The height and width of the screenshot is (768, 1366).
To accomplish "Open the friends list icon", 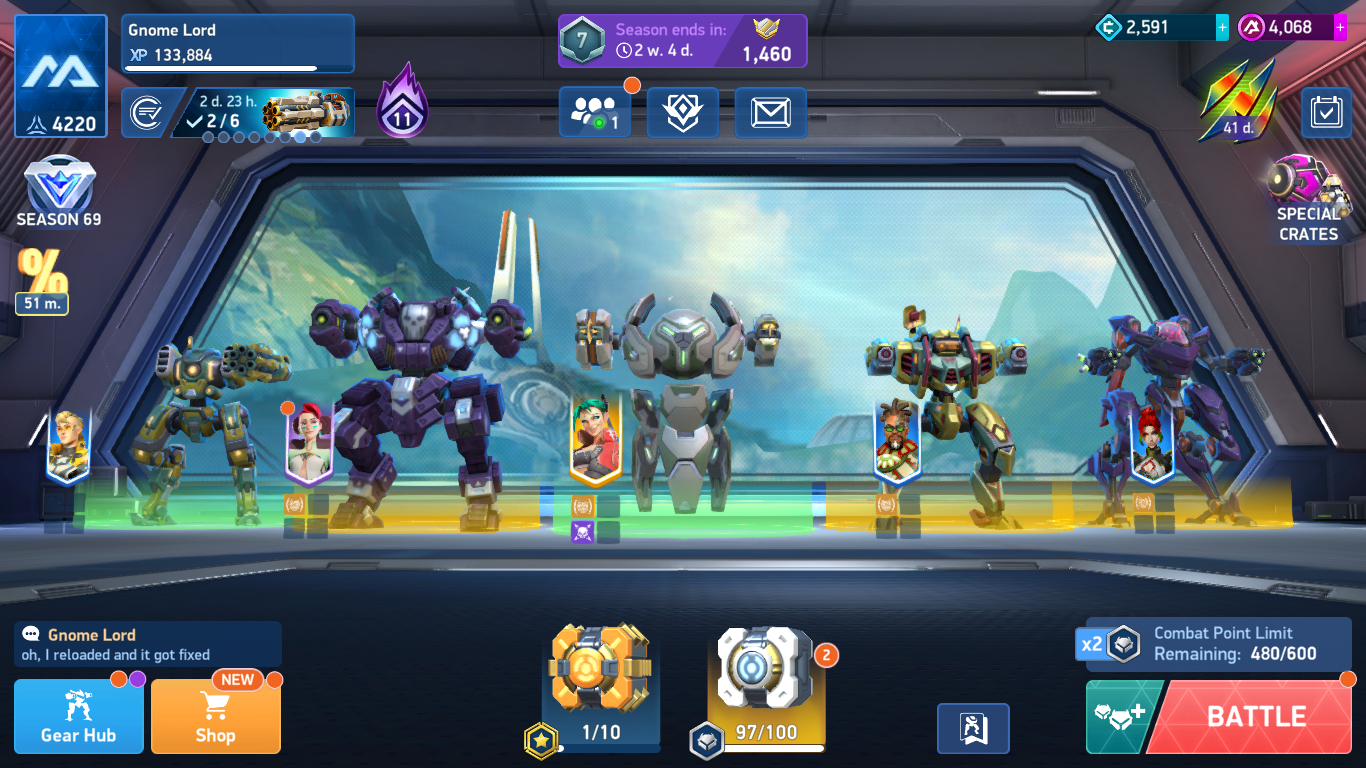I will tap(594, 113).
